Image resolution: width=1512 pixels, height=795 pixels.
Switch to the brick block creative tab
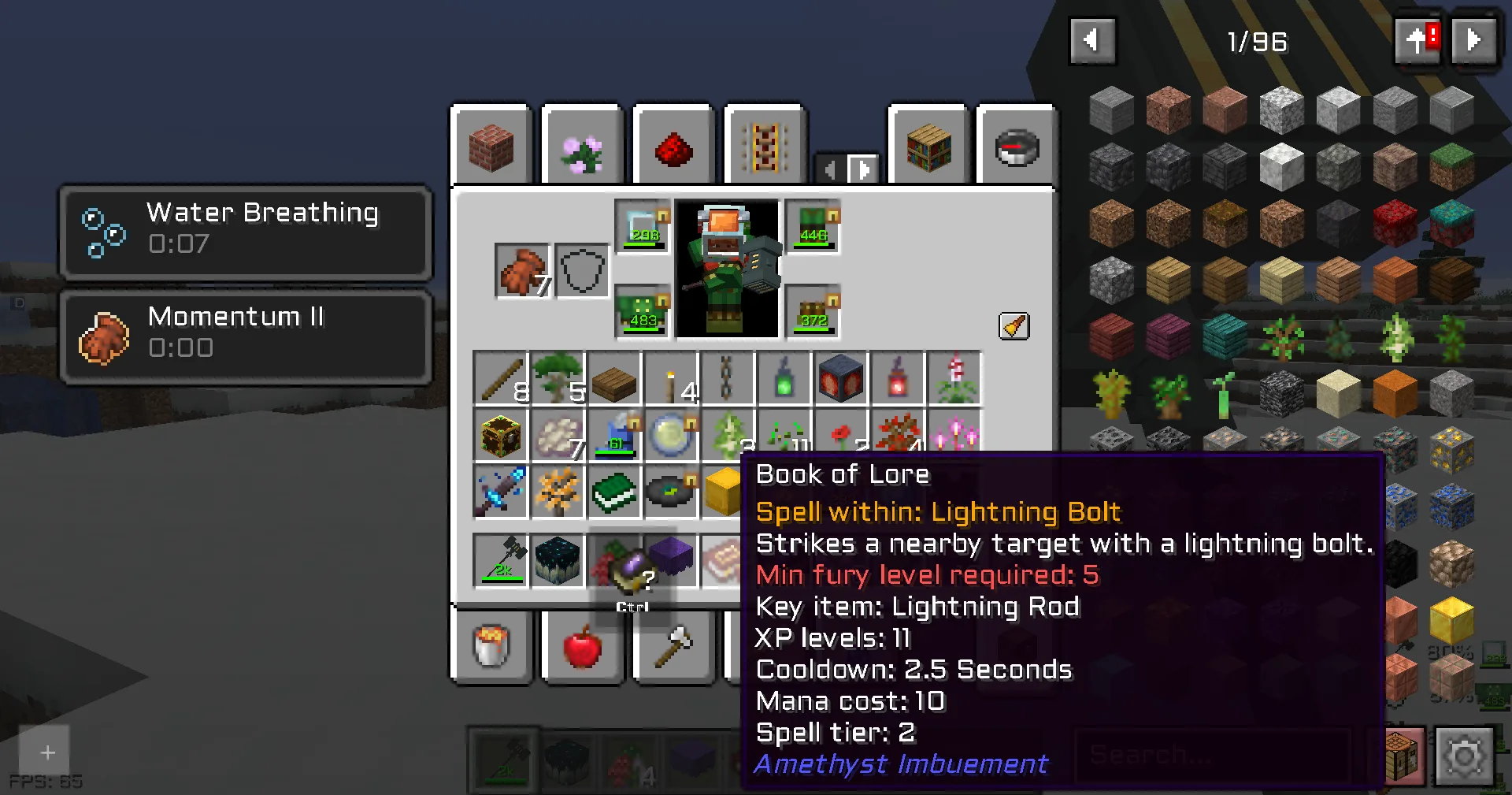pos(491,146)
